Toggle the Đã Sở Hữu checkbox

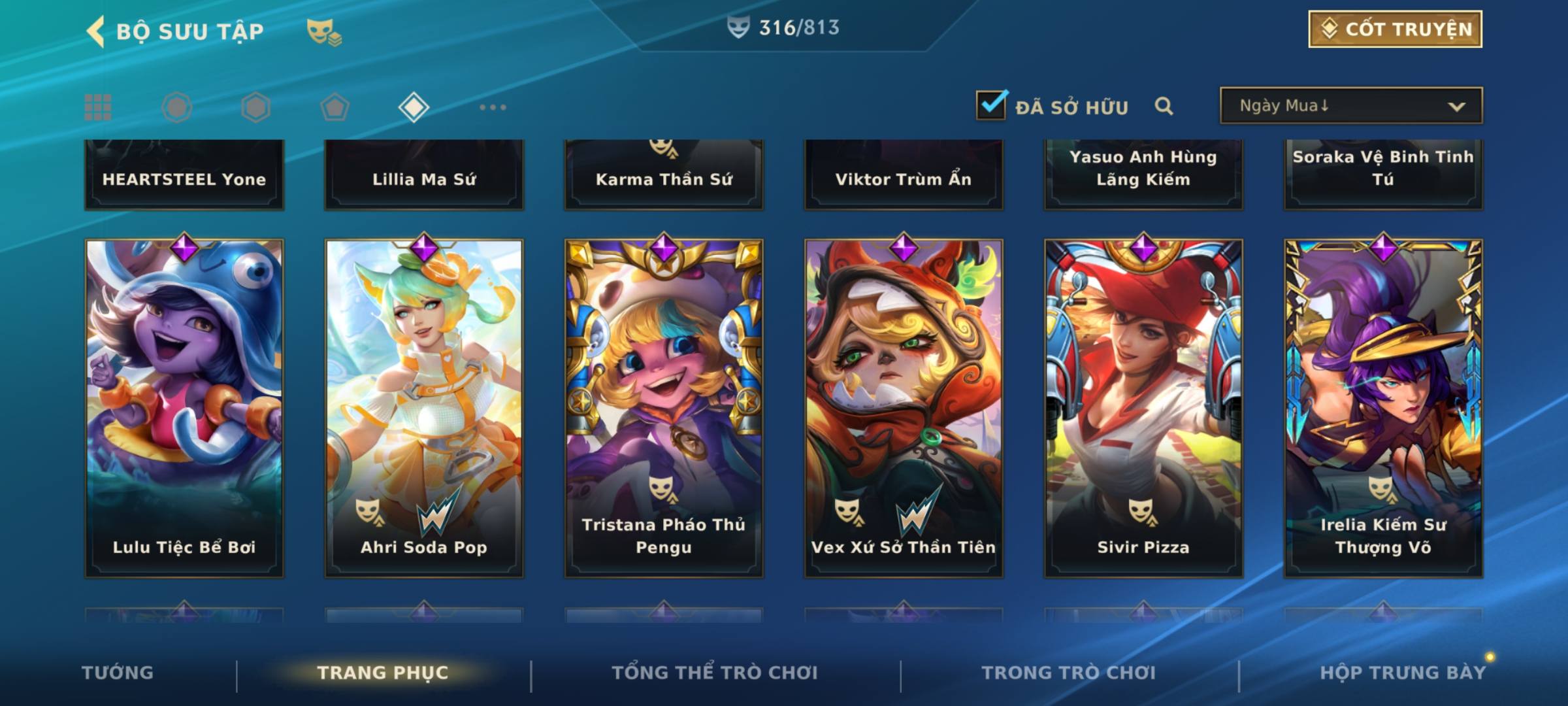click(x=991, y=105)
